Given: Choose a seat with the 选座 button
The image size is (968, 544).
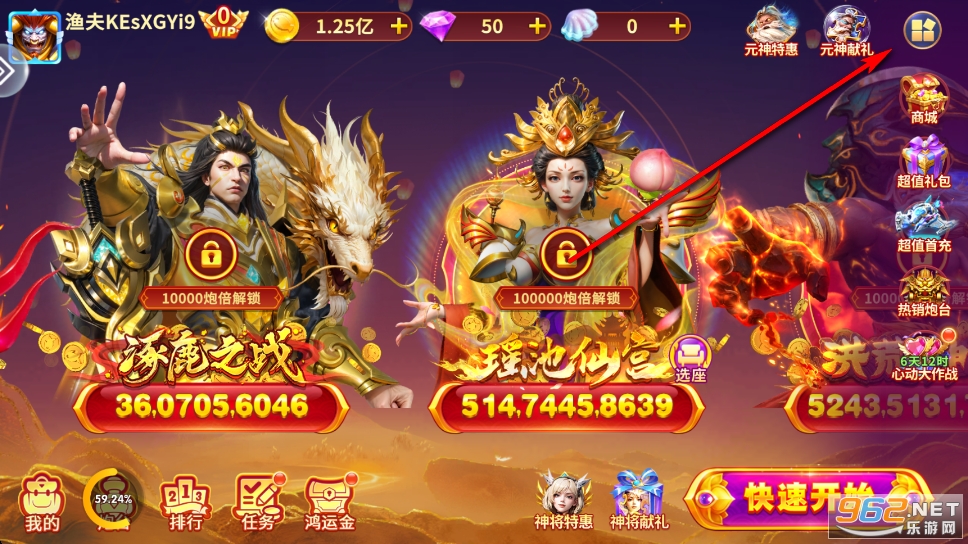Looking at the screenshot, I should pyautogui.click(x=690, y=358).
